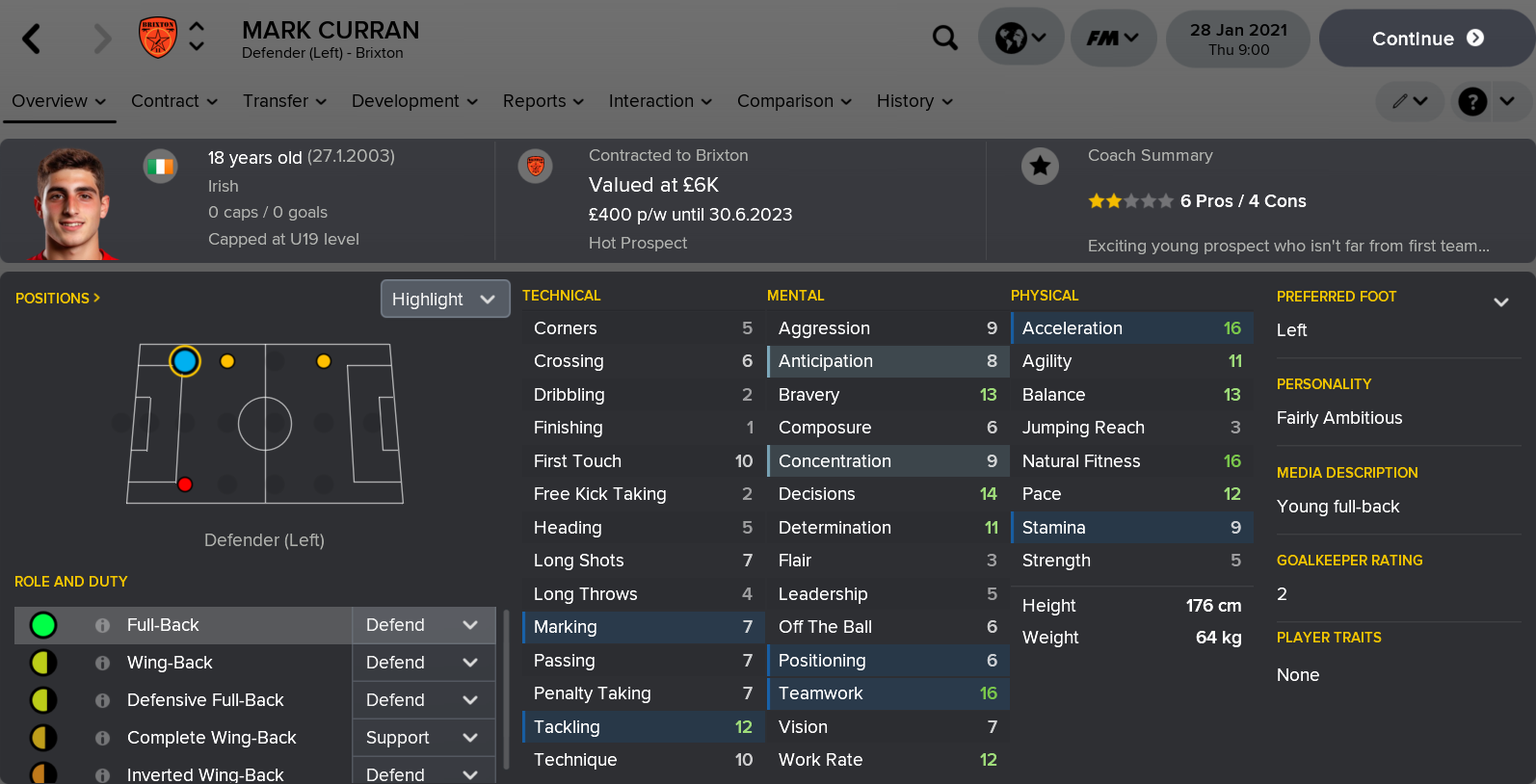Click the Irish flag icon
The height and width of the screenshot is (784, 1536).
[x=160, y=166]
